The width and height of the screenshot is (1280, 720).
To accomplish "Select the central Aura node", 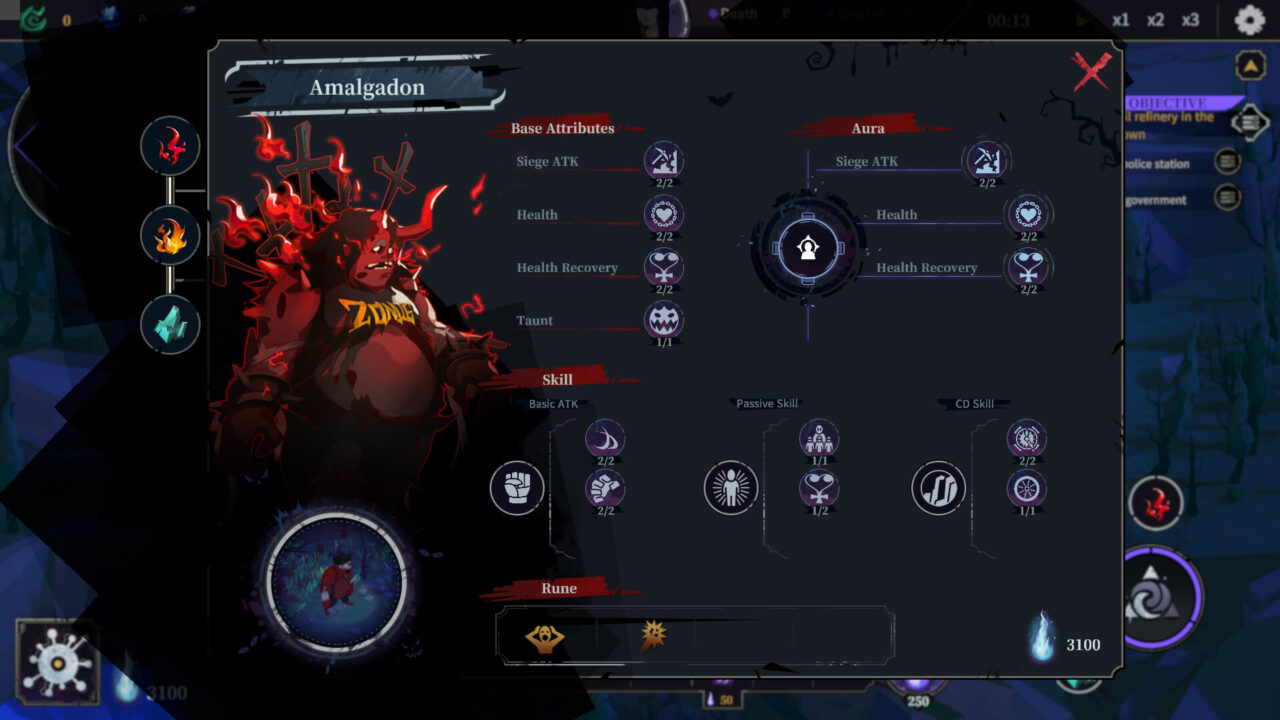I will coord(808,248).
